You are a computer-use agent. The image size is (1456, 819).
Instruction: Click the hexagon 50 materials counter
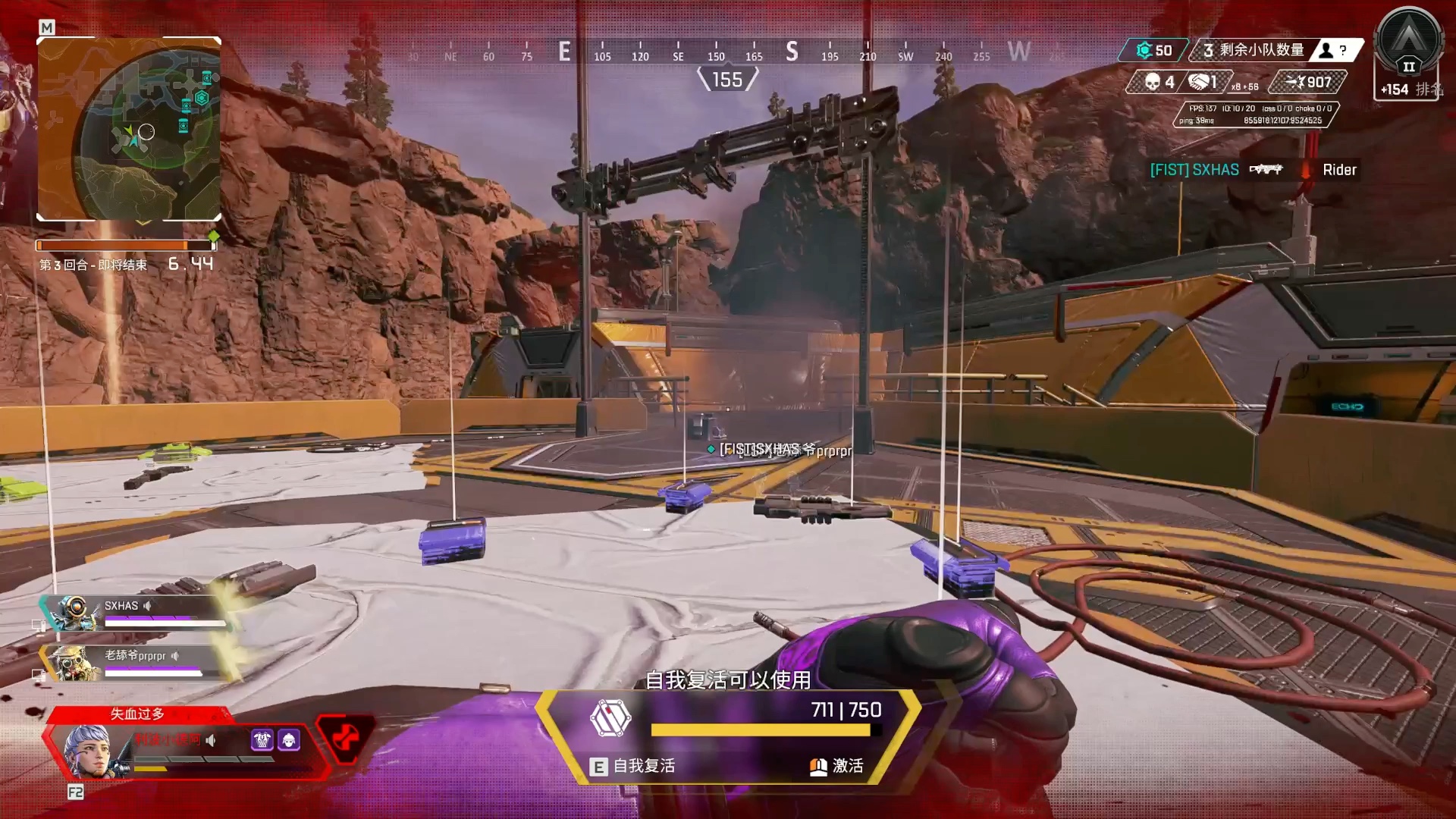click(1153, 50)
